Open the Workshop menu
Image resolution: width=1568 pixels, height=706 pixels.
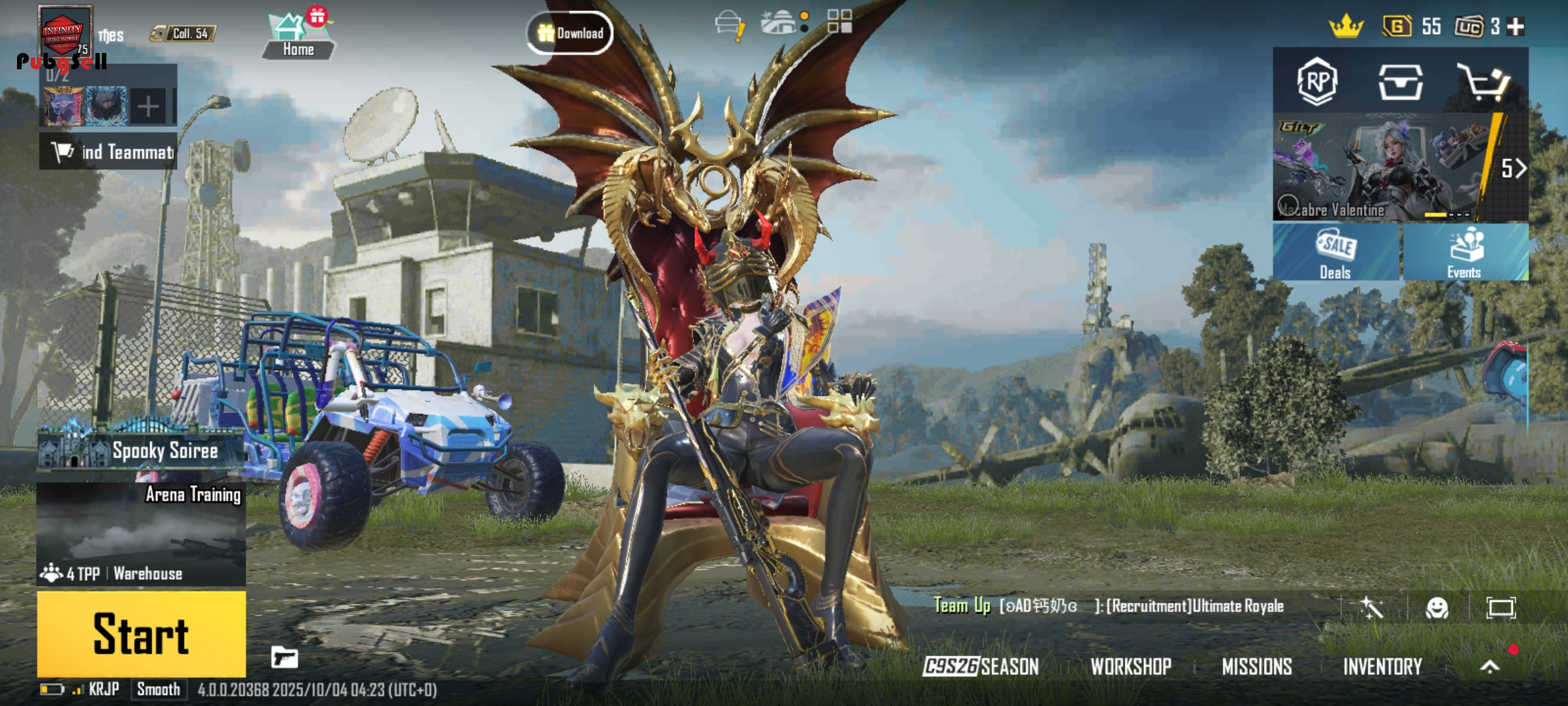(x=1131, y=666)
